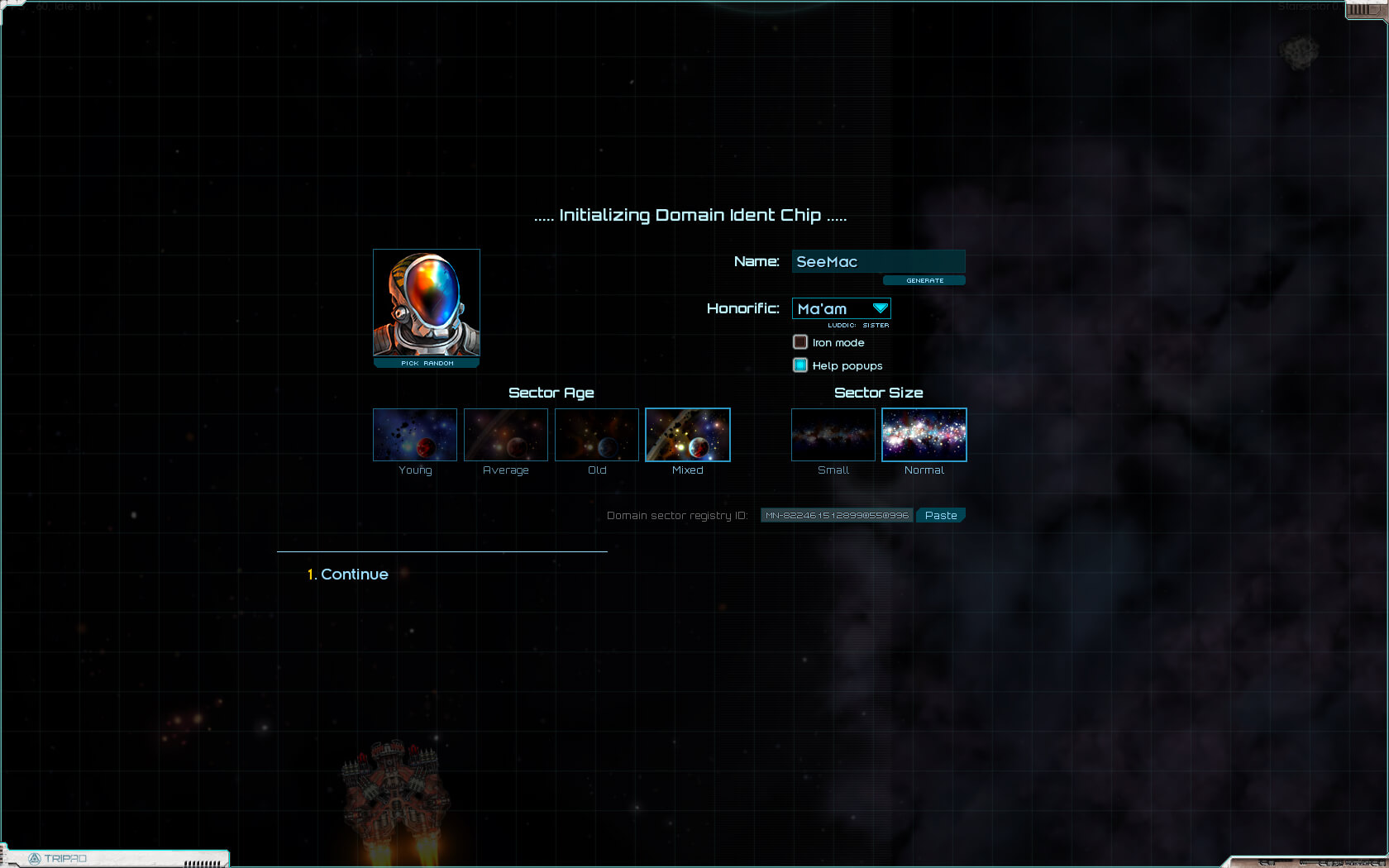Image resolution: width=1389 pixels, height=868 pixels.
Task: Choose the Mixed sector age
Action: tap(688, 435)
